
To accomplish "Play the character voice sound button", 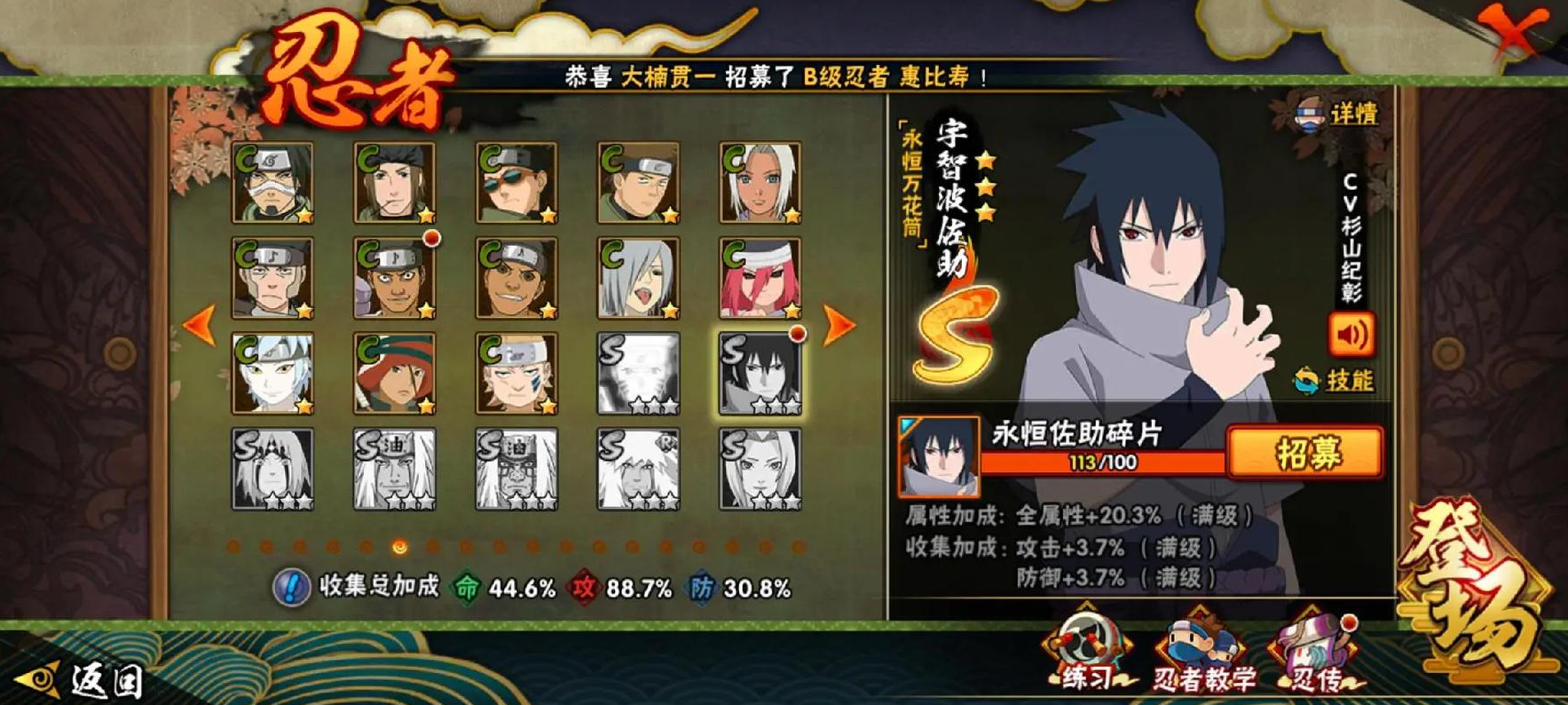I will (x=1351, y=335).
